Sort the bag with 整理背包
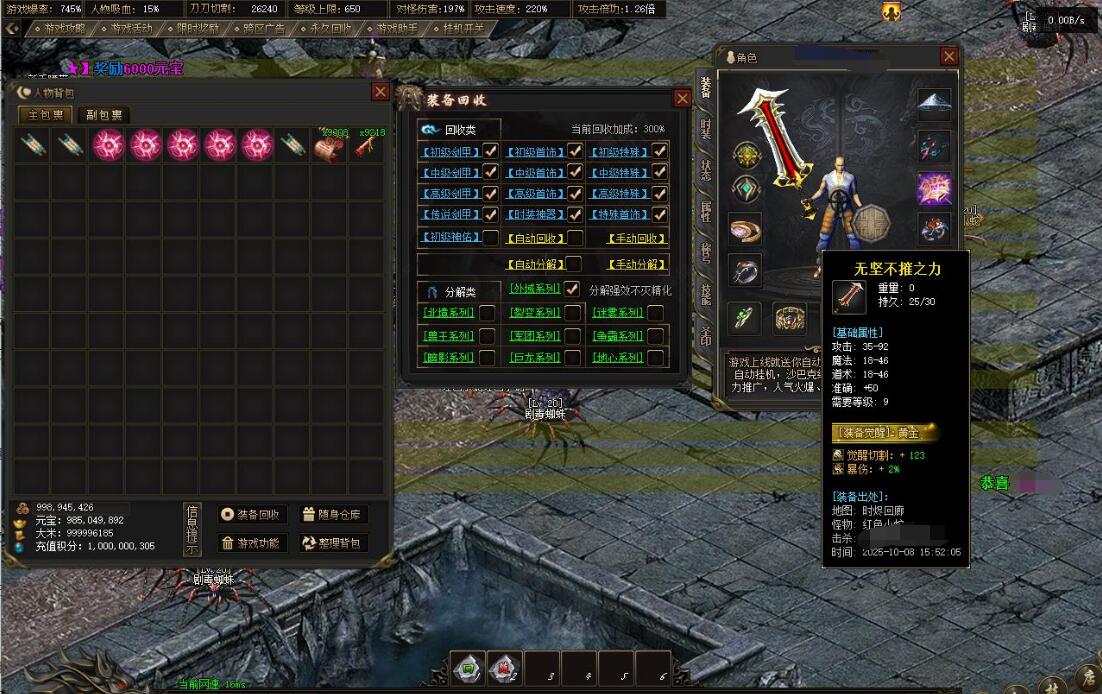The height and width of the screenshot is (694, 1102). point(333,543)
